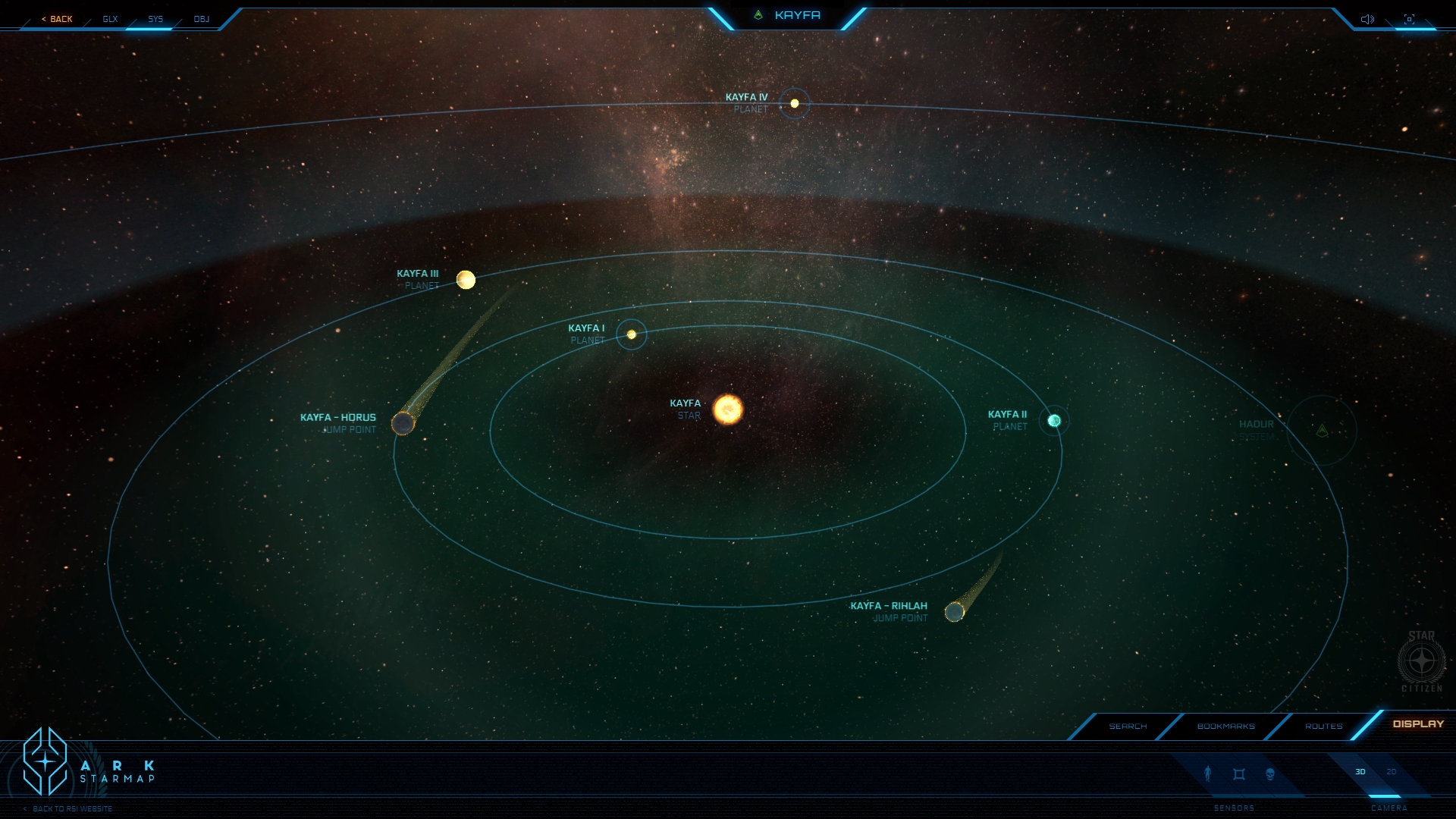Go back using the Back button

click(x=58, y=19)
